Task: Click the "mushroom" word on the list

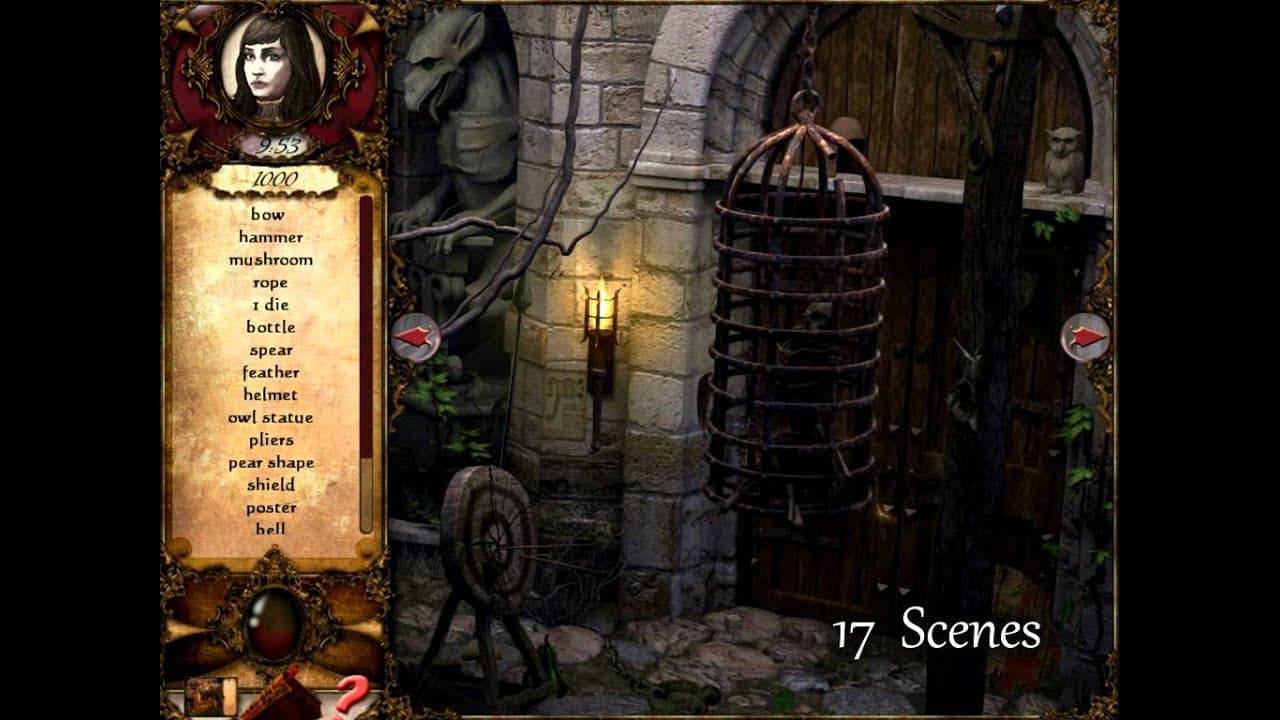Action: click(x=272, y=258)
